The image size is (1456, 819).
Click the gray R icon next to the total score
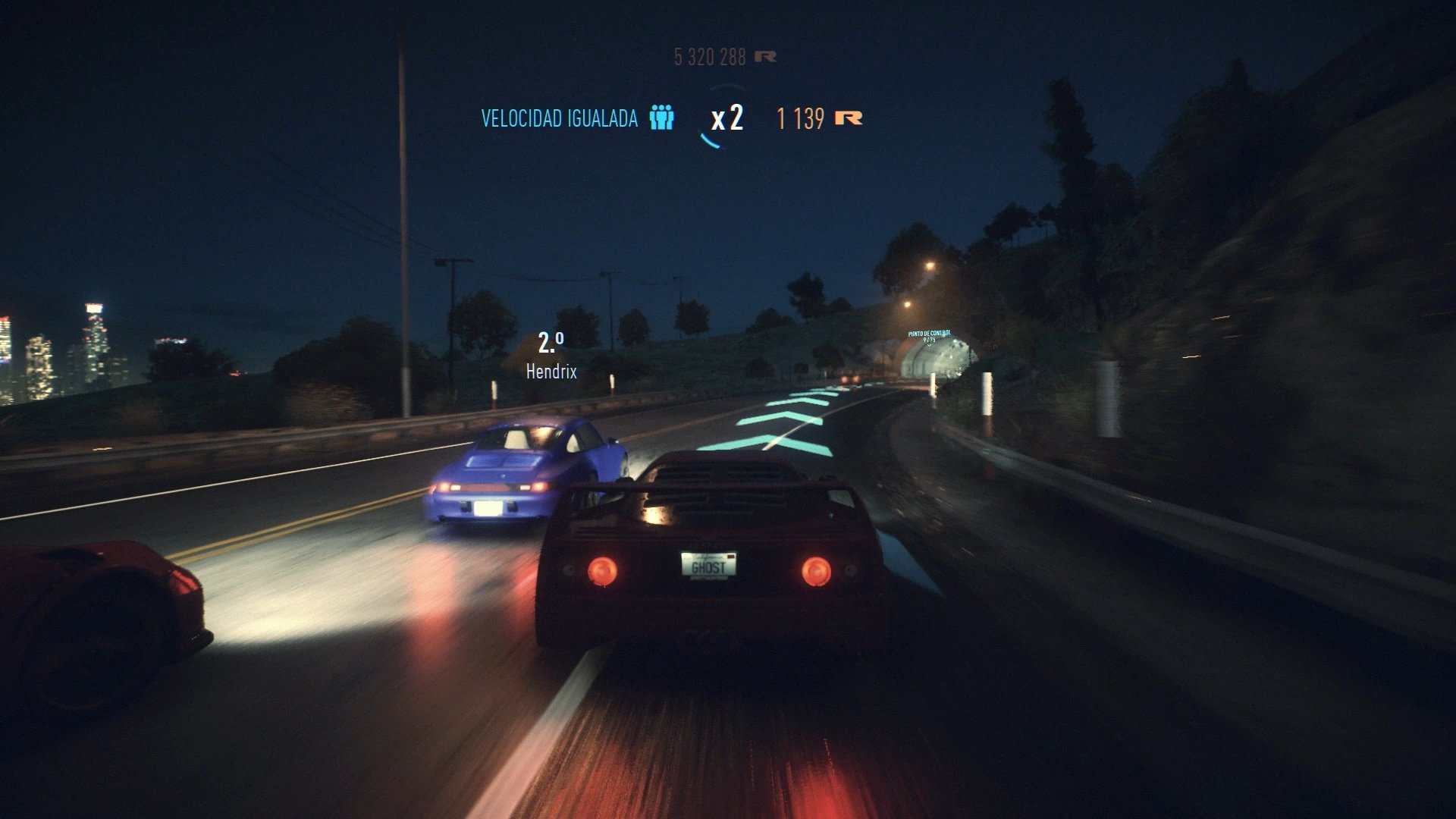pyautogui.click(x=766, y=55)
